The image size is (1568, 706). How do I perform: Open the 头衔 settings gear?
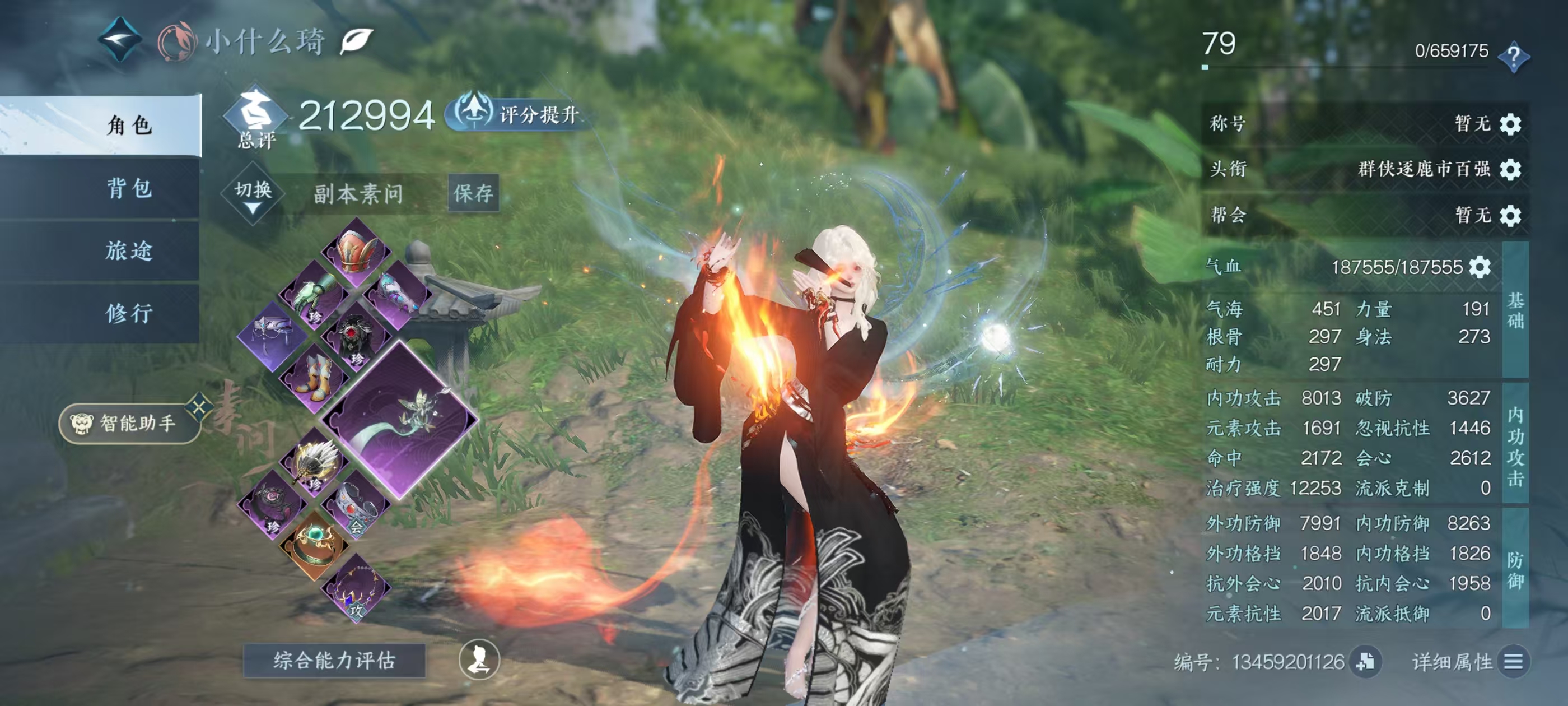point(1510,169)
